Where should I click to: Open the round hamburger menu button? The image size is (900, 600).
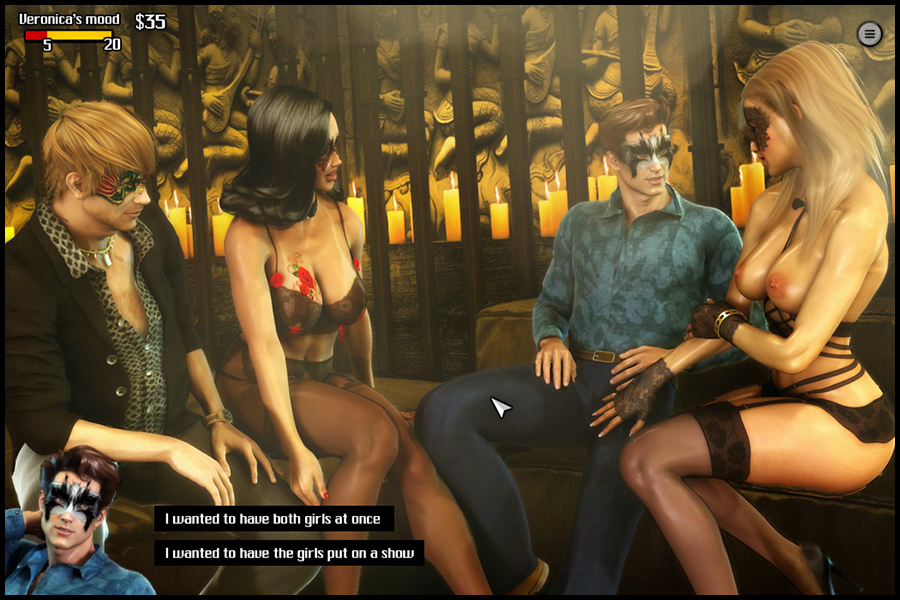pos(869,34)
